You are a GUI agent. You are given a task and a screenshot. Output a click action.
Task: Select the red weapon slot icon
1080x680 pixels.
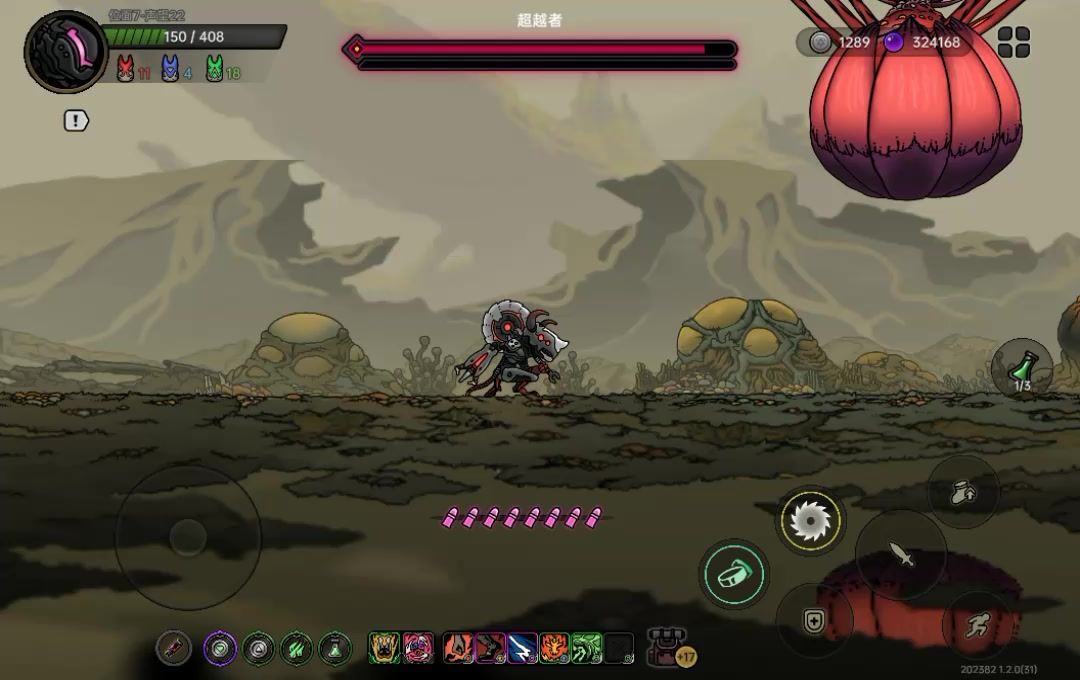[x=173, y=648]
